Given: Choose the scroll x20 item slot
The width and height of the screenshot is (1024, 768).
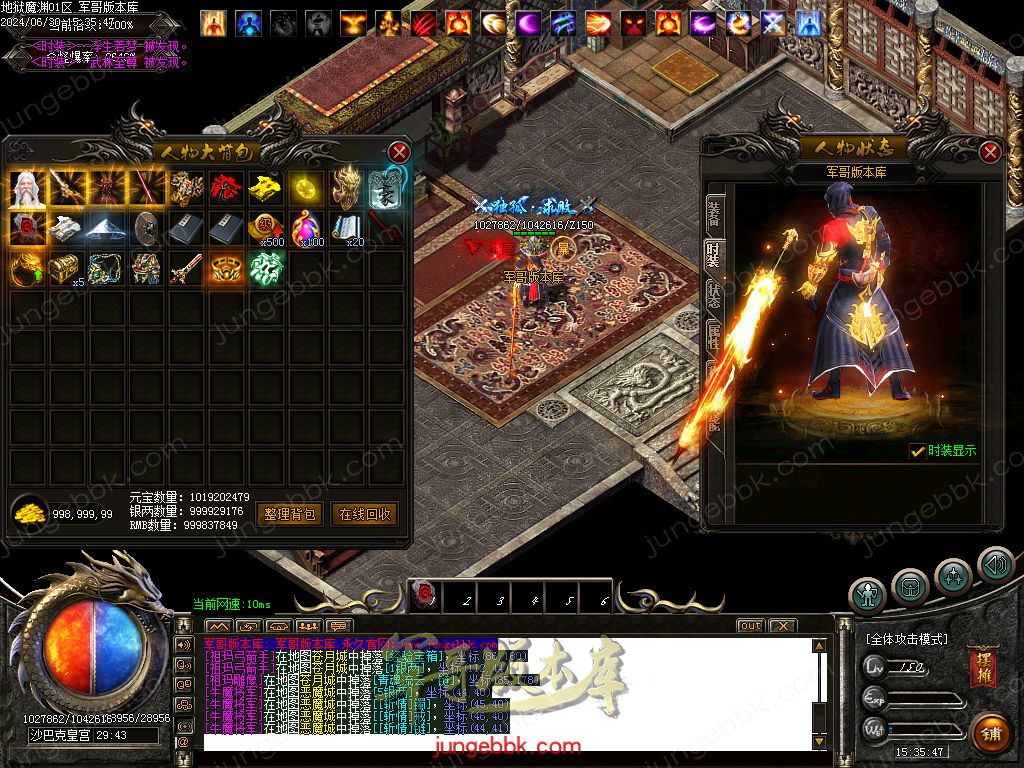Looking at the screenshot, I should pos(347,228).
